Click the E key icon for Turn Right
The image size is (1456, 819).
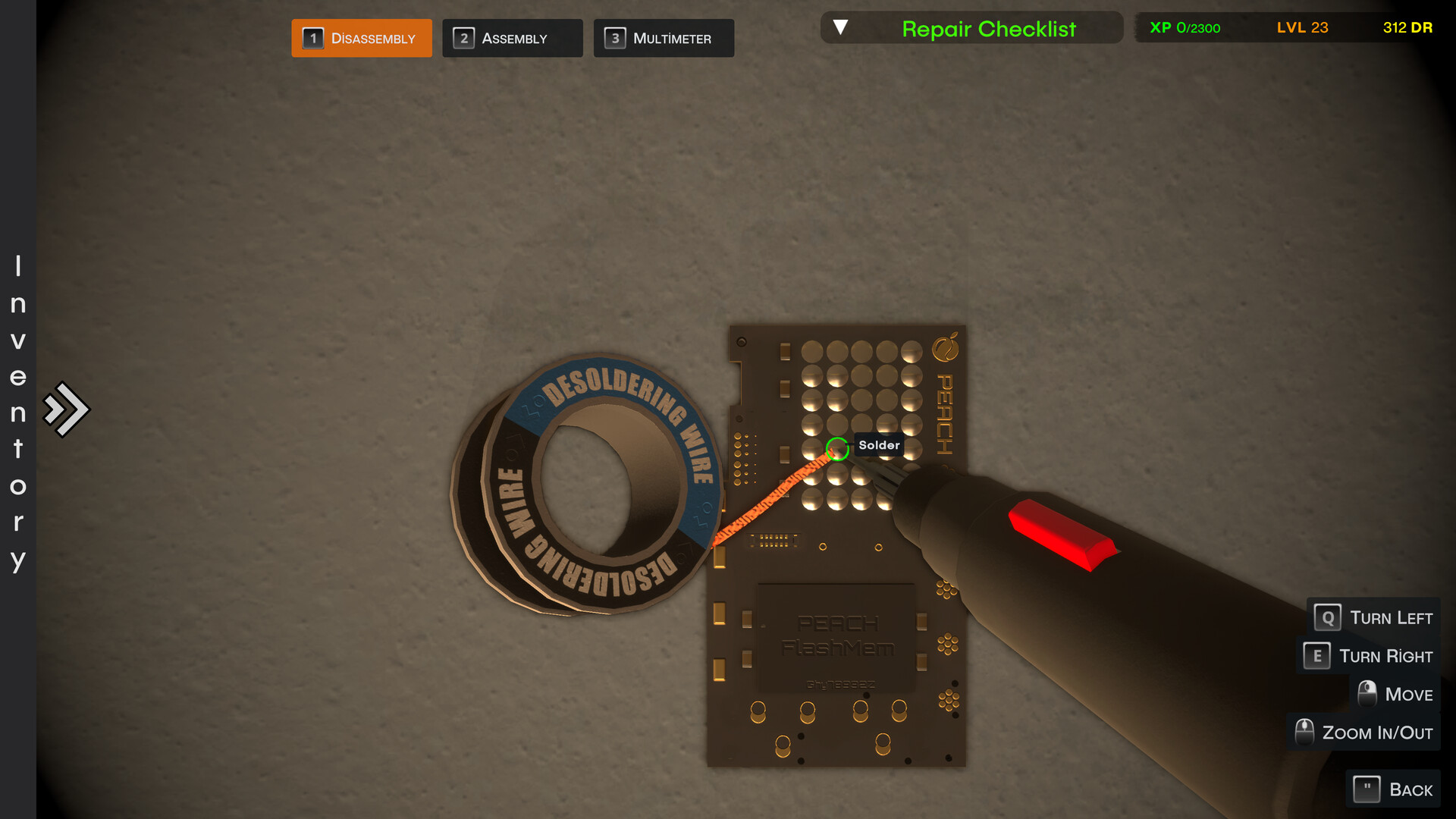tap(1317, 656)
